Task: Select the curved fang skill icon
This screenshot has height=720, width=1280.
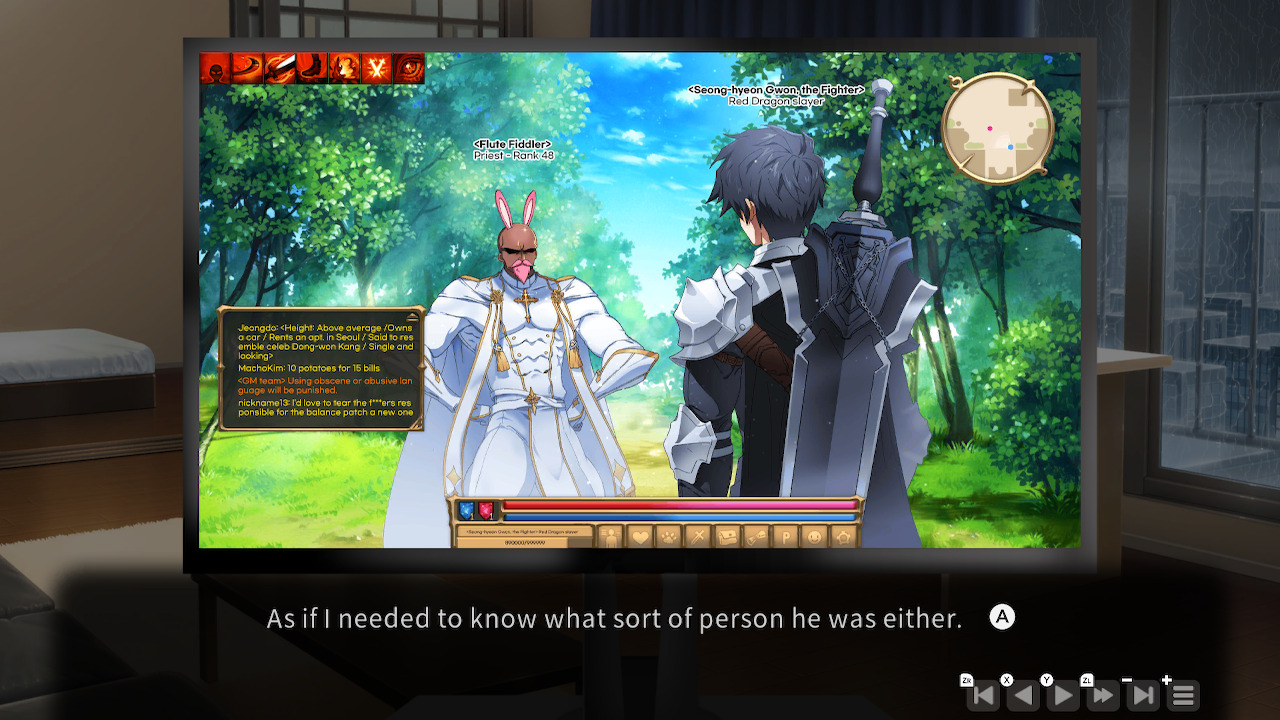Action: point(246,70)
